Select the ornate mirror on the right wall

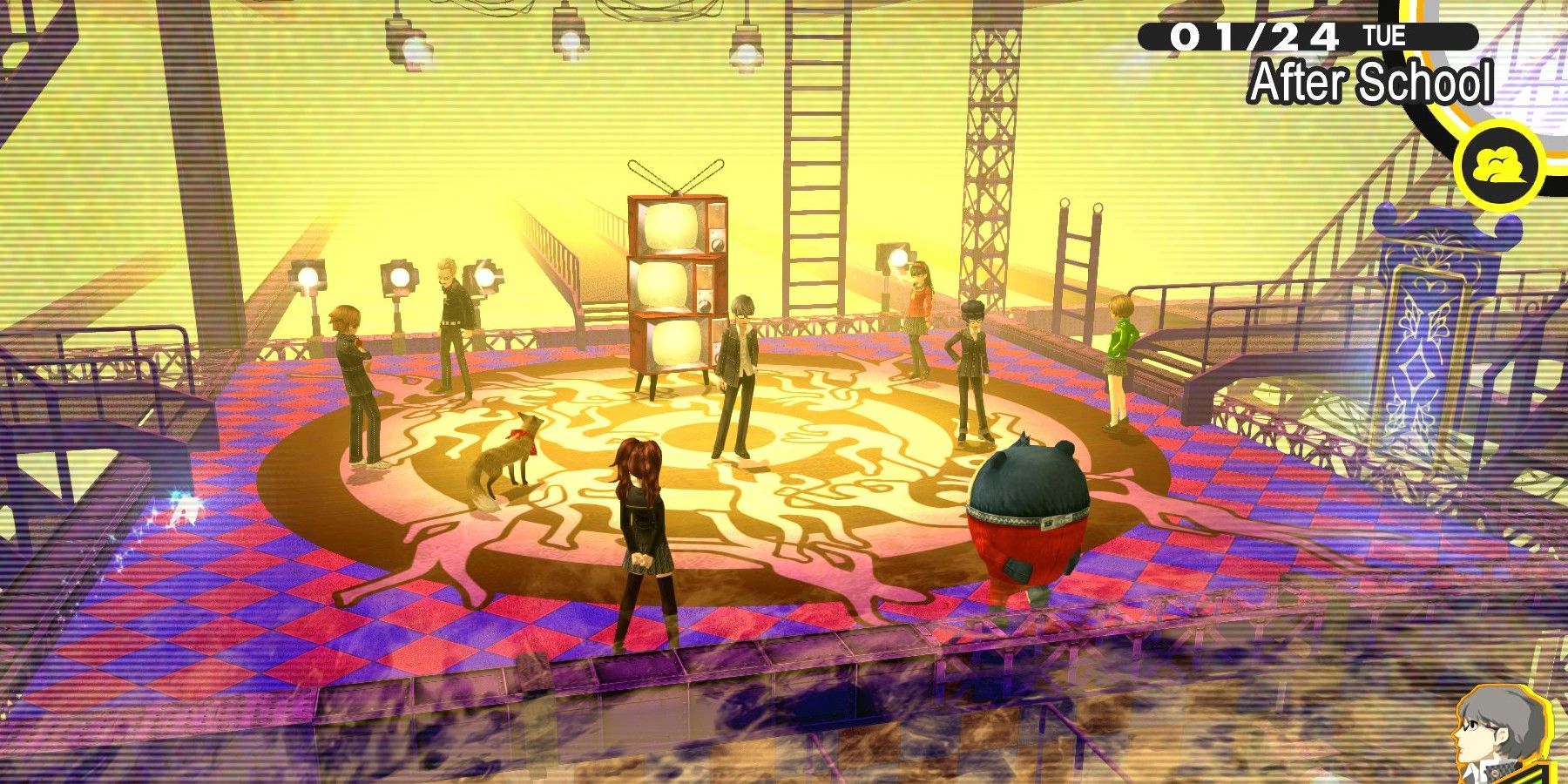click(1429, 340)
